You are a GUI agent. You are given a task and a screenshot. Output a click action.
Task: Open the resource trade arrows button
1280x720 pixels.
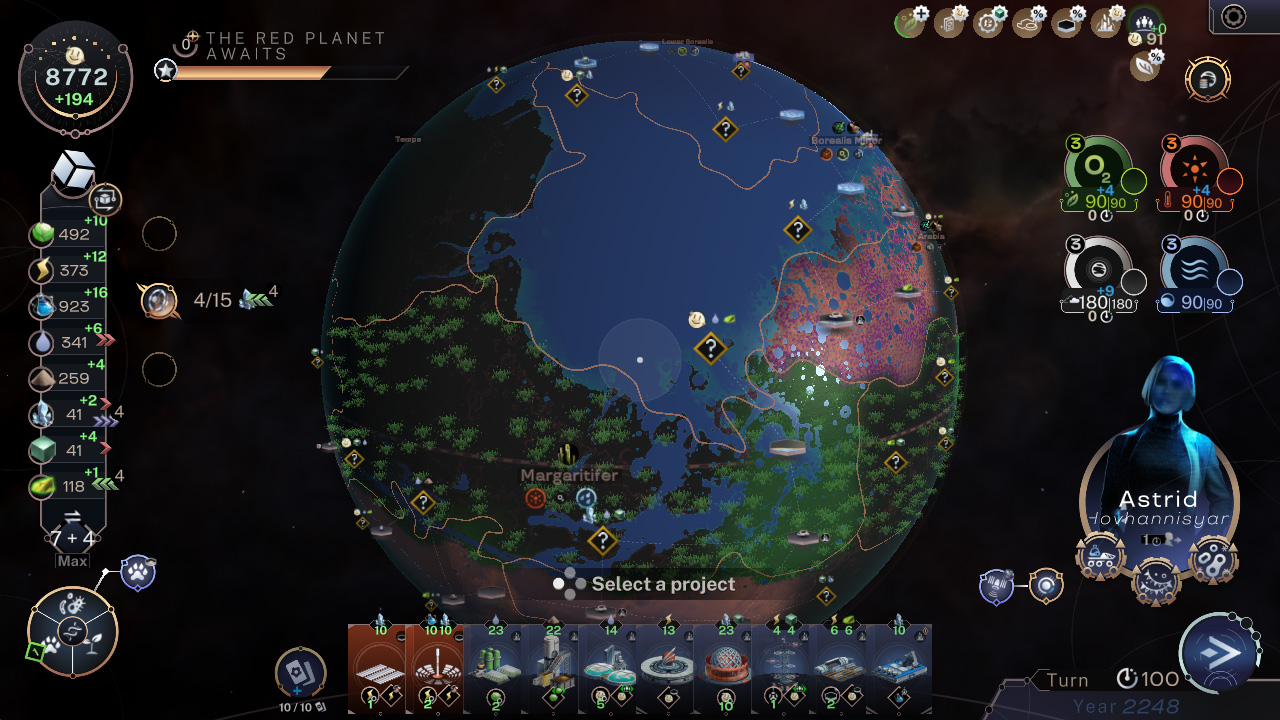coord(73,517)
